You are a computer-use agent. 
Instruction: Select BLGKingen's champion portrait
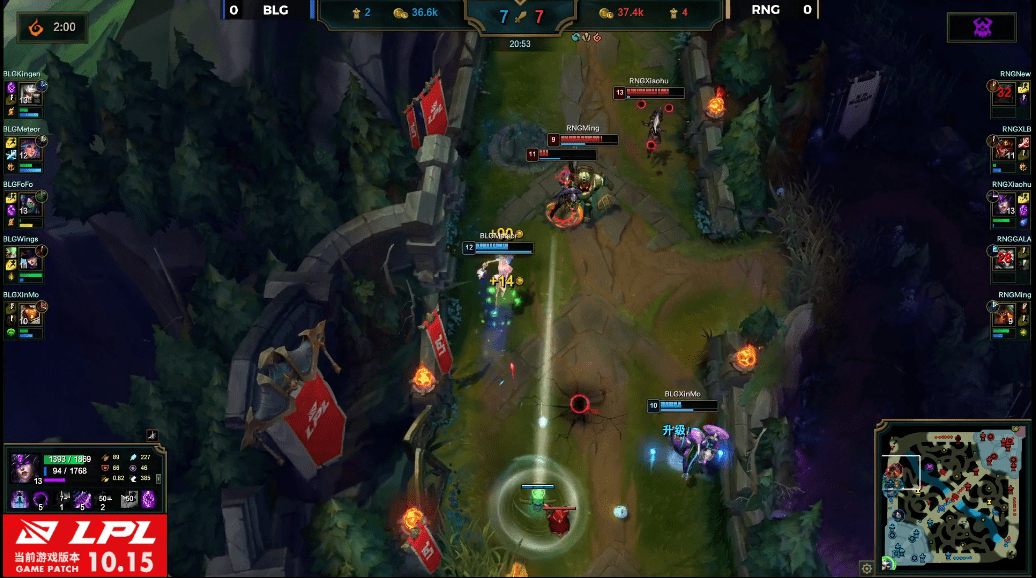tap(29, 95)
